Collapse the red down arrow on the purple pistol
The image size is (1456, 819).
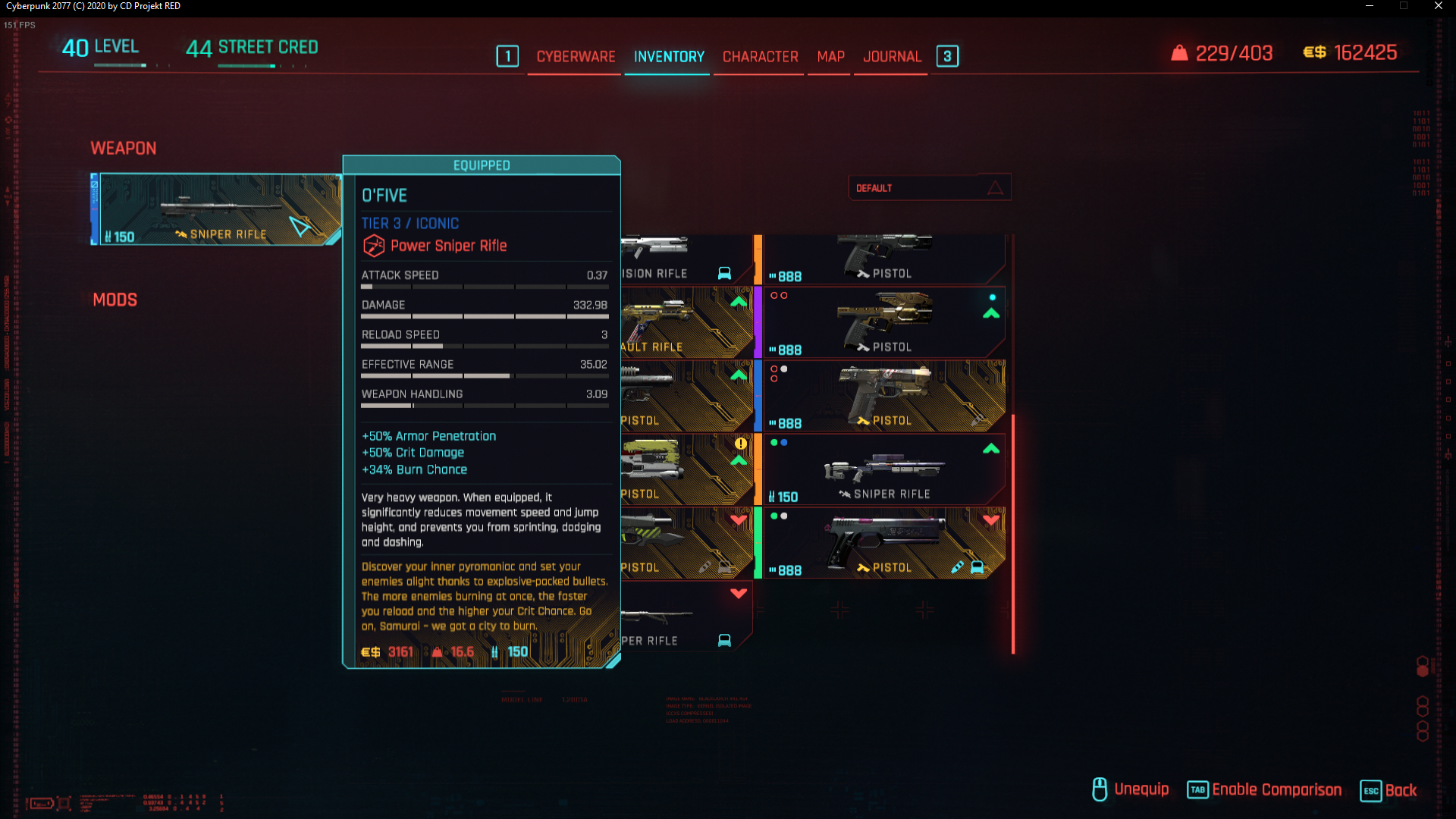[x=991, y=519]
